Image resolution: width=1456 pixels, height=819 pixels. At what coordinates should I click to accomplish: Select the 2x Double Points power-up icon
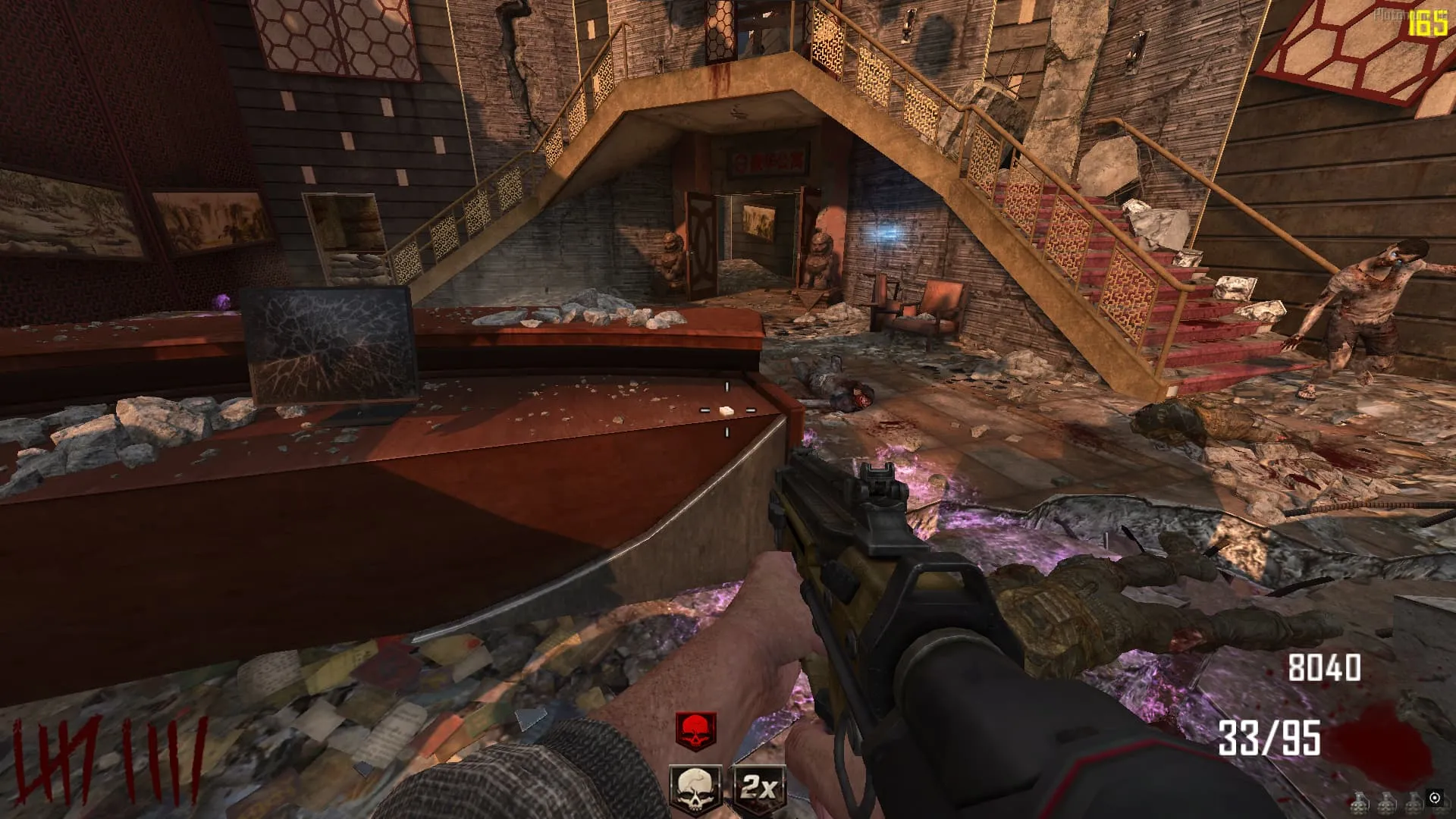pyautogui.click(x=758, y=789)
